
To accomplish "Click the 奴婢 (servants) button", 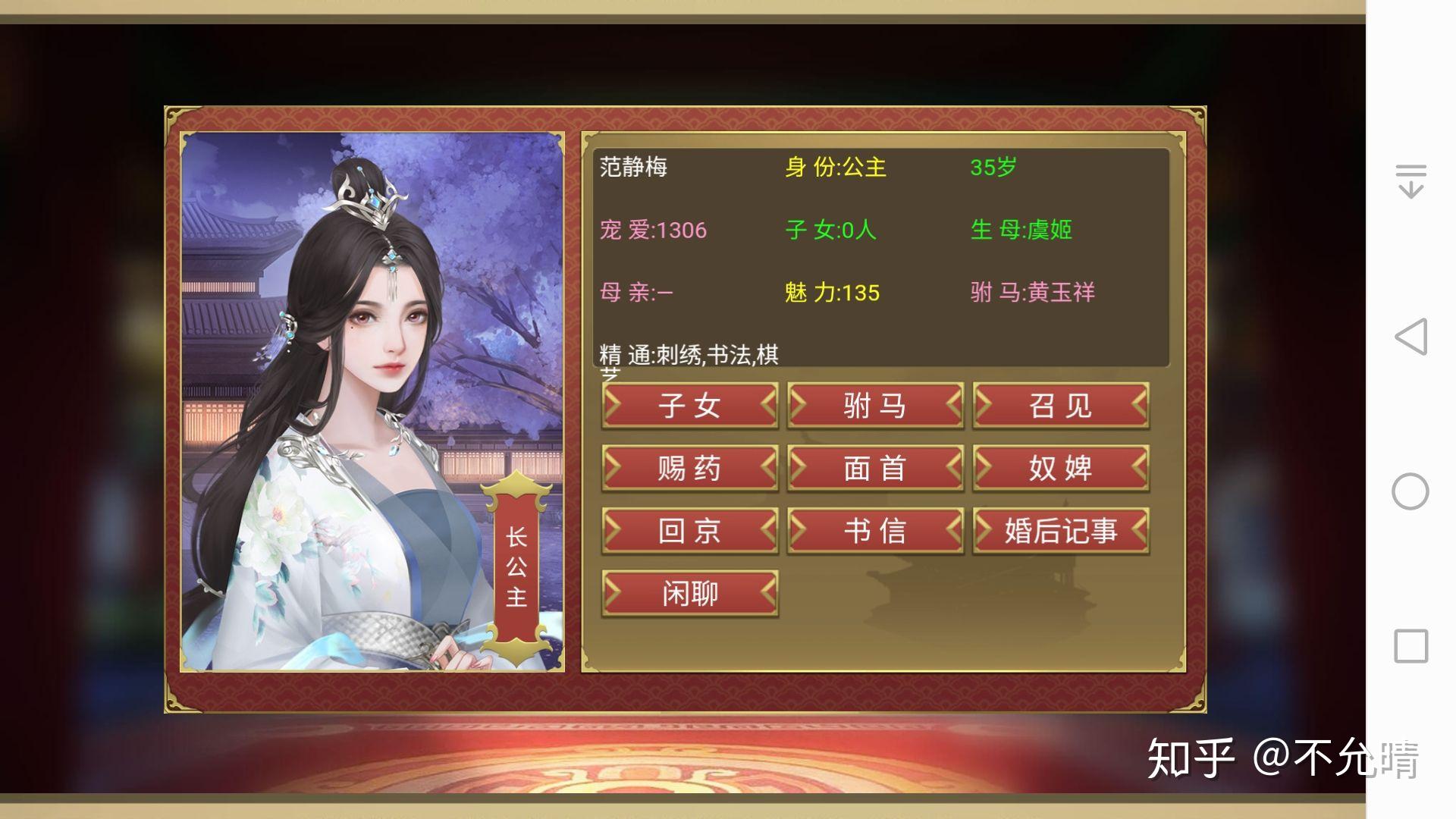I will coord(1059,468).
